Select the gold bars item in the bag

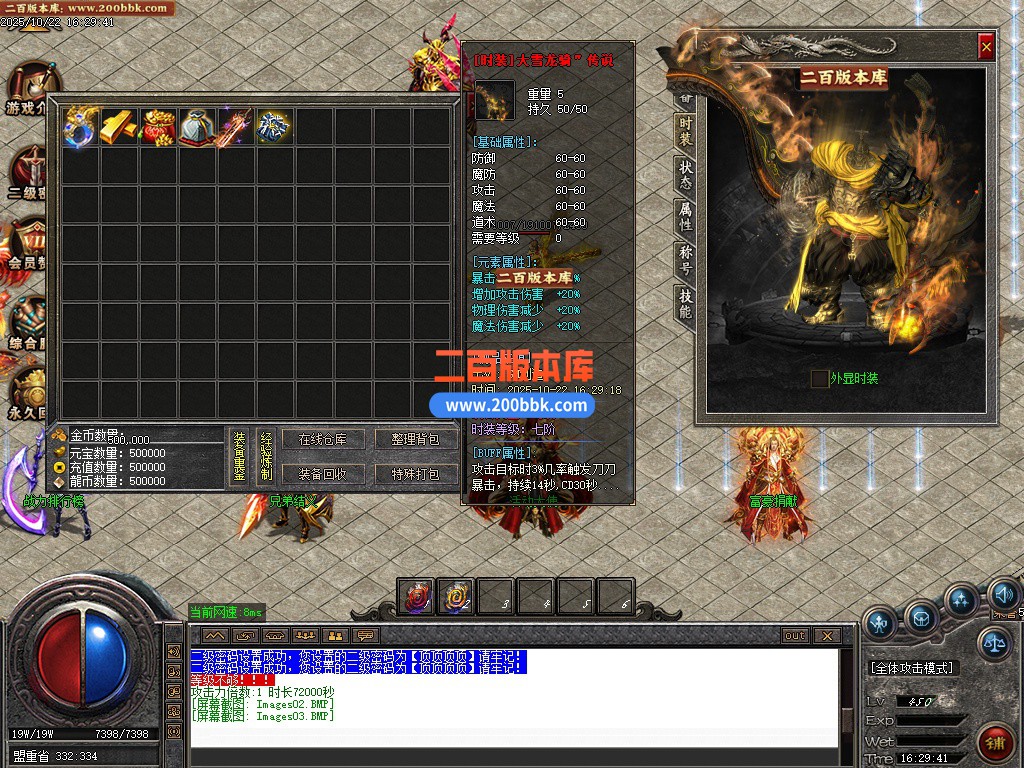point(119,127)
